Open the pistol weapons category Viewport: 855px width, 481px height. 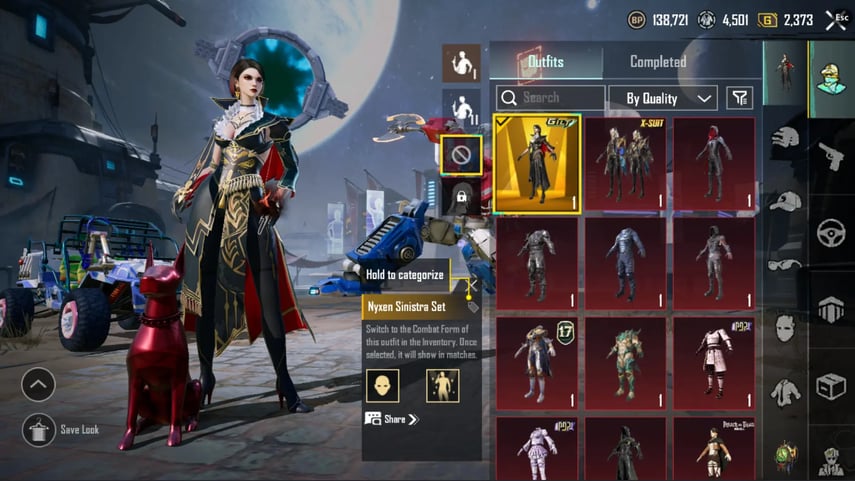click(x=831, y=155)
